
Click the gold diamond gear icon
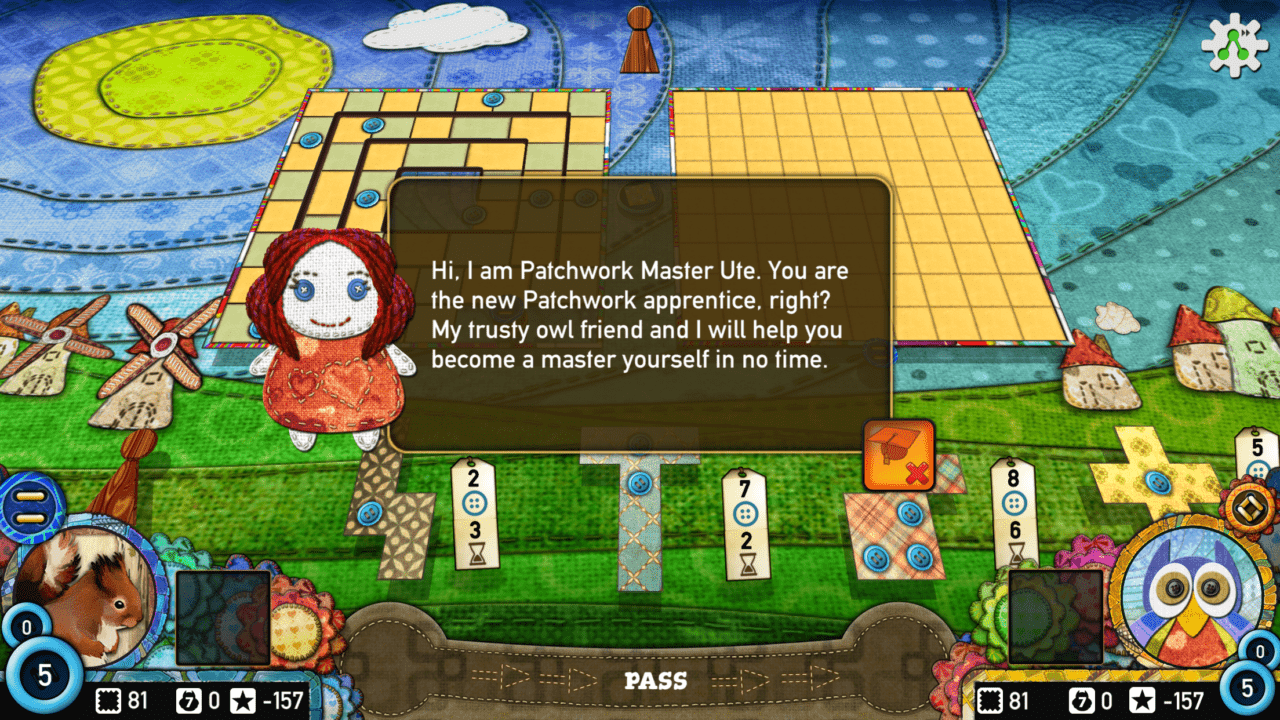click(x=1253, y=506)
